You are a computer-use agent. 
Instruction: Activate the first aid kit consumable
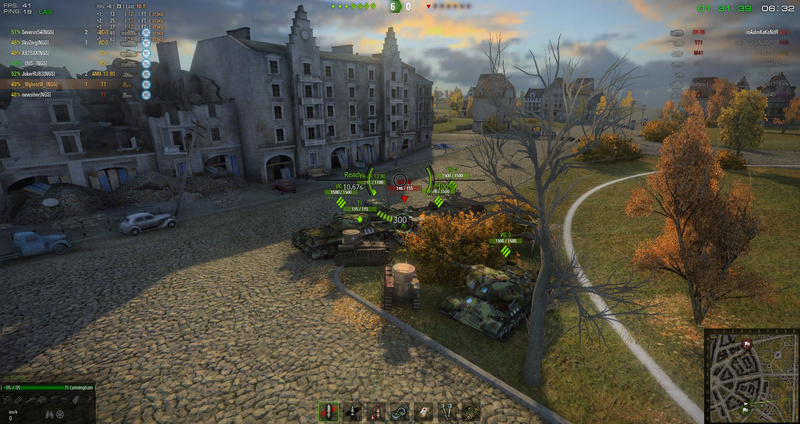(x=423, y=411)
